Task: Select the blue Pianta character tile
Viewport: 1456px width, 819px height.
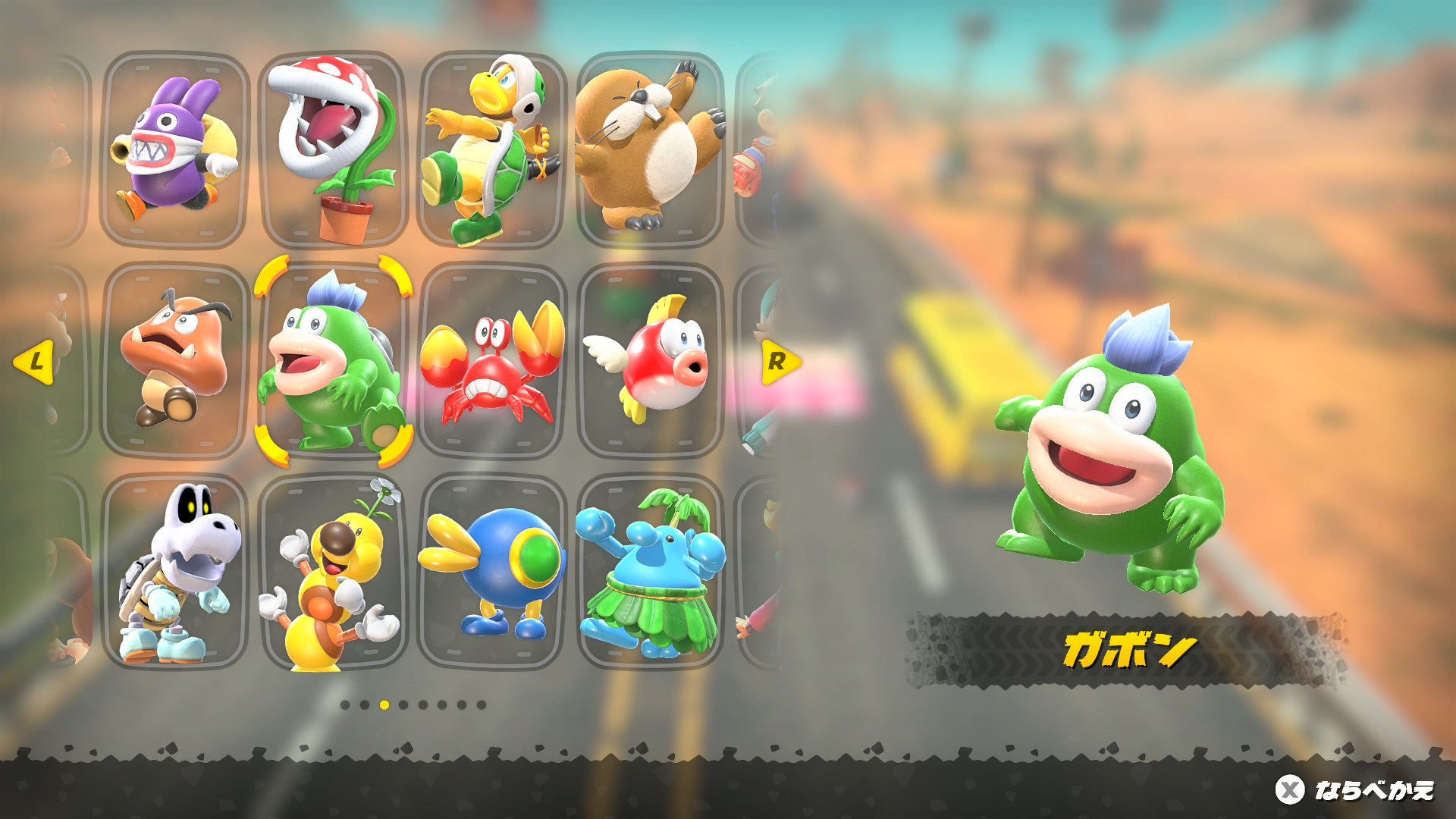Action: [650, 573]
